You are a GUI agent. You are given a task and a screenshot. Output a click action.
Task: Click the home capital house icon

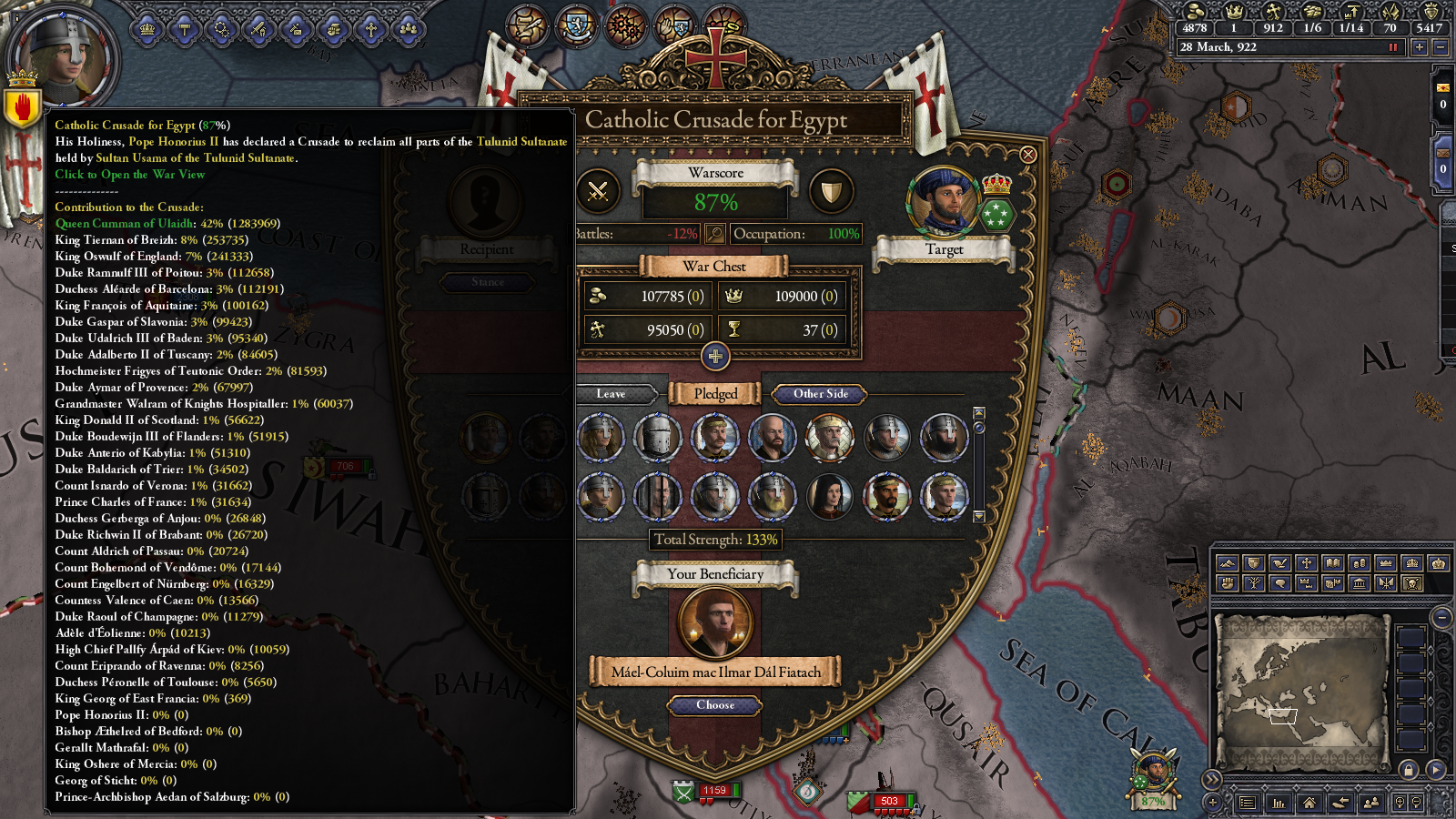pos(1309,803)
